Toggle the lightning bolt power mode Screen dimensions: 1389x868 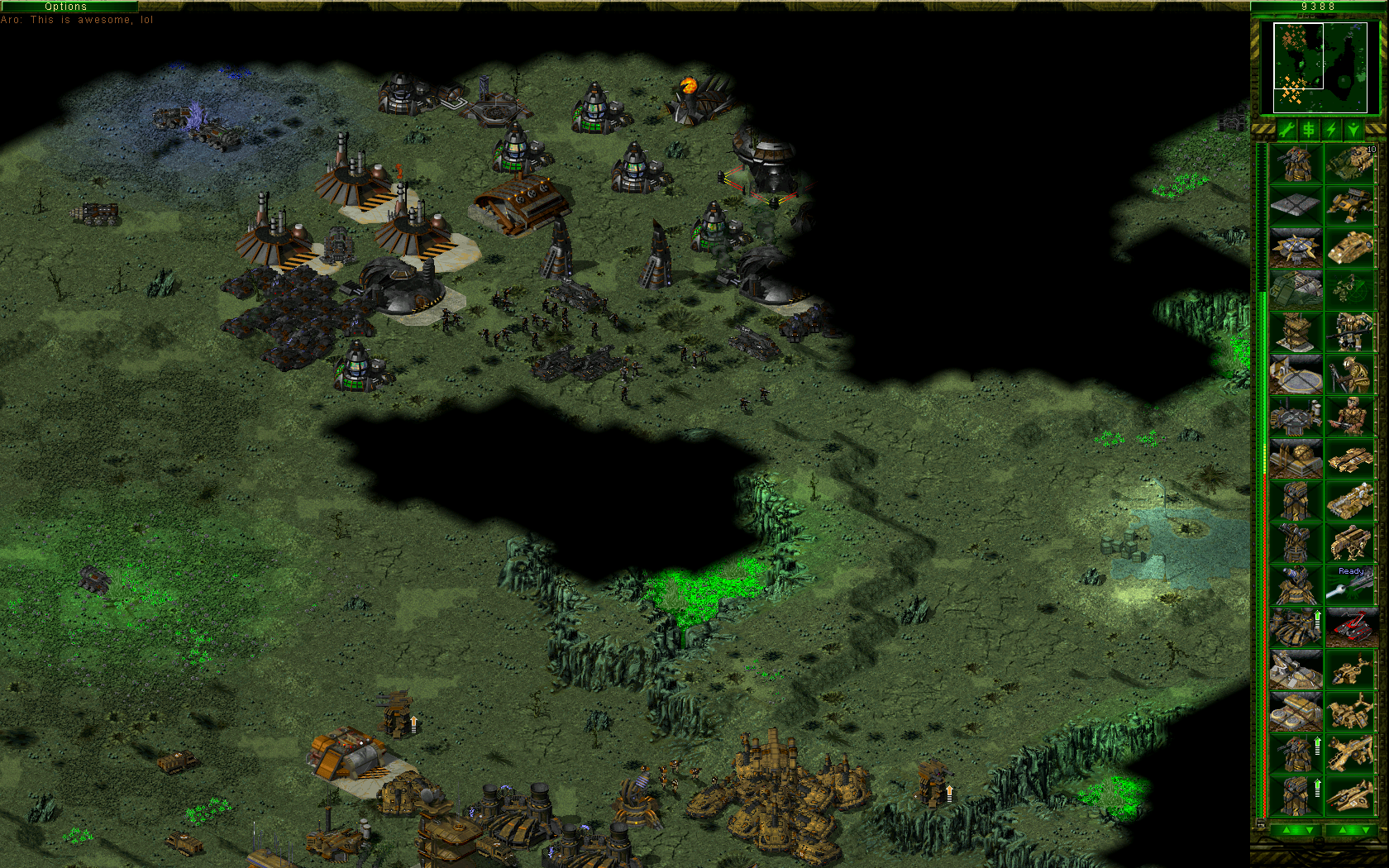1331,130
